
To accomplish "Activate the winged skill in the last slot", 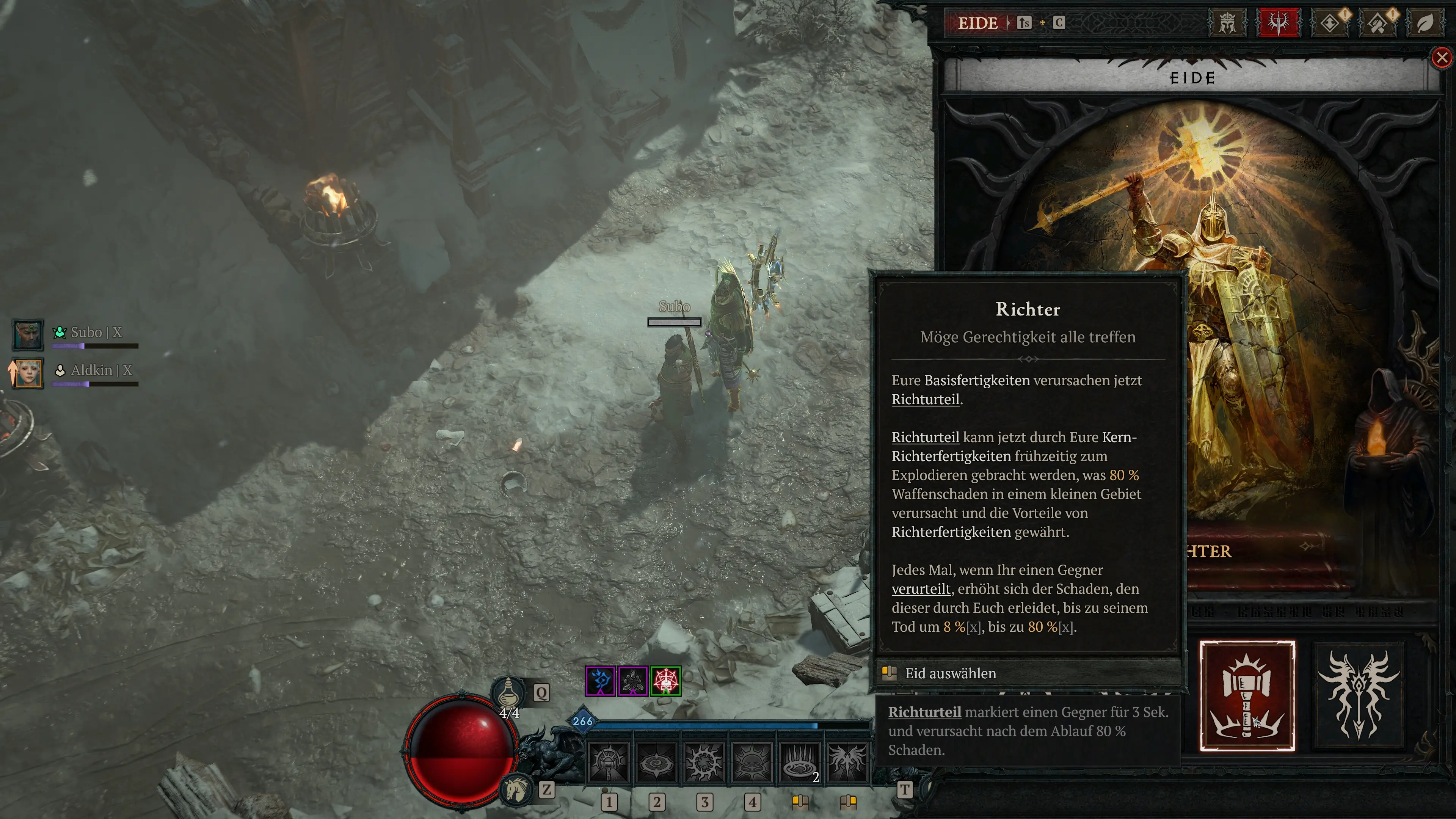I will coord(847,762).
